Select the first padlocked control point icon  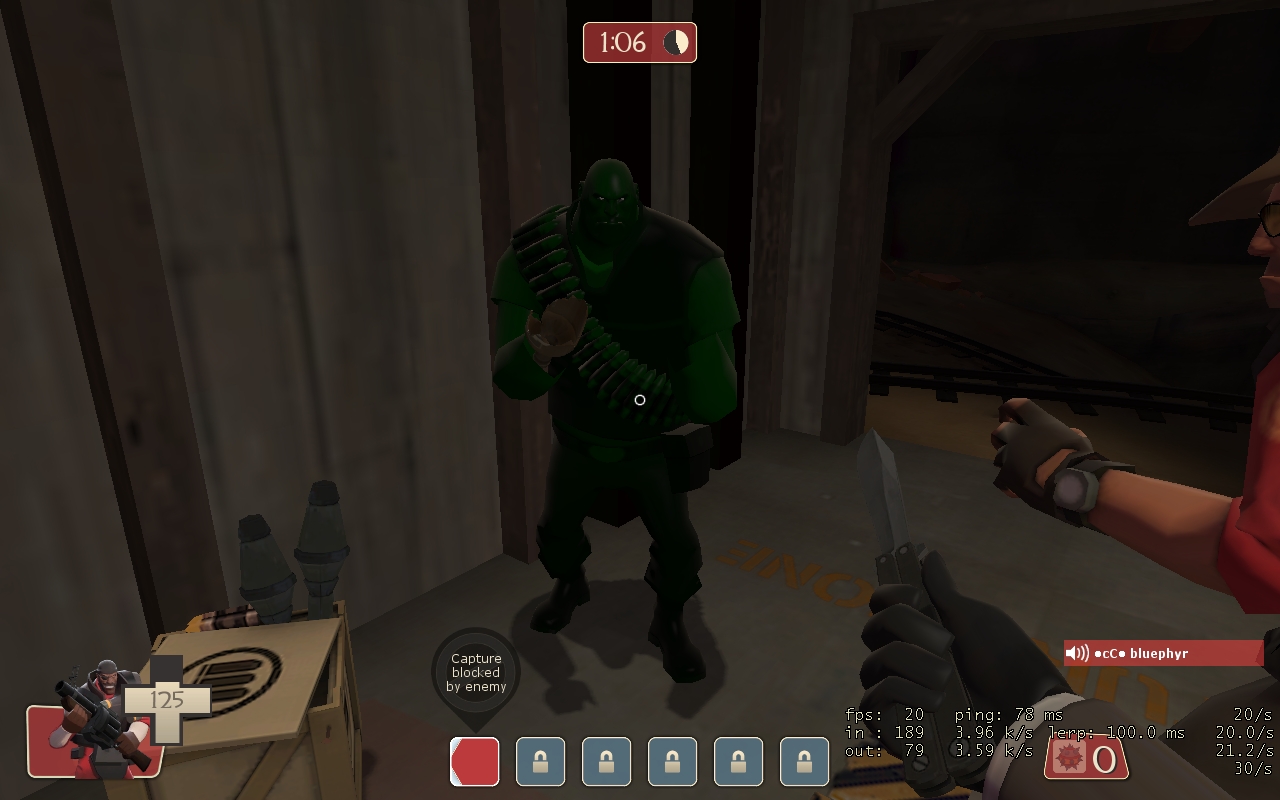(x=539, y=760)
